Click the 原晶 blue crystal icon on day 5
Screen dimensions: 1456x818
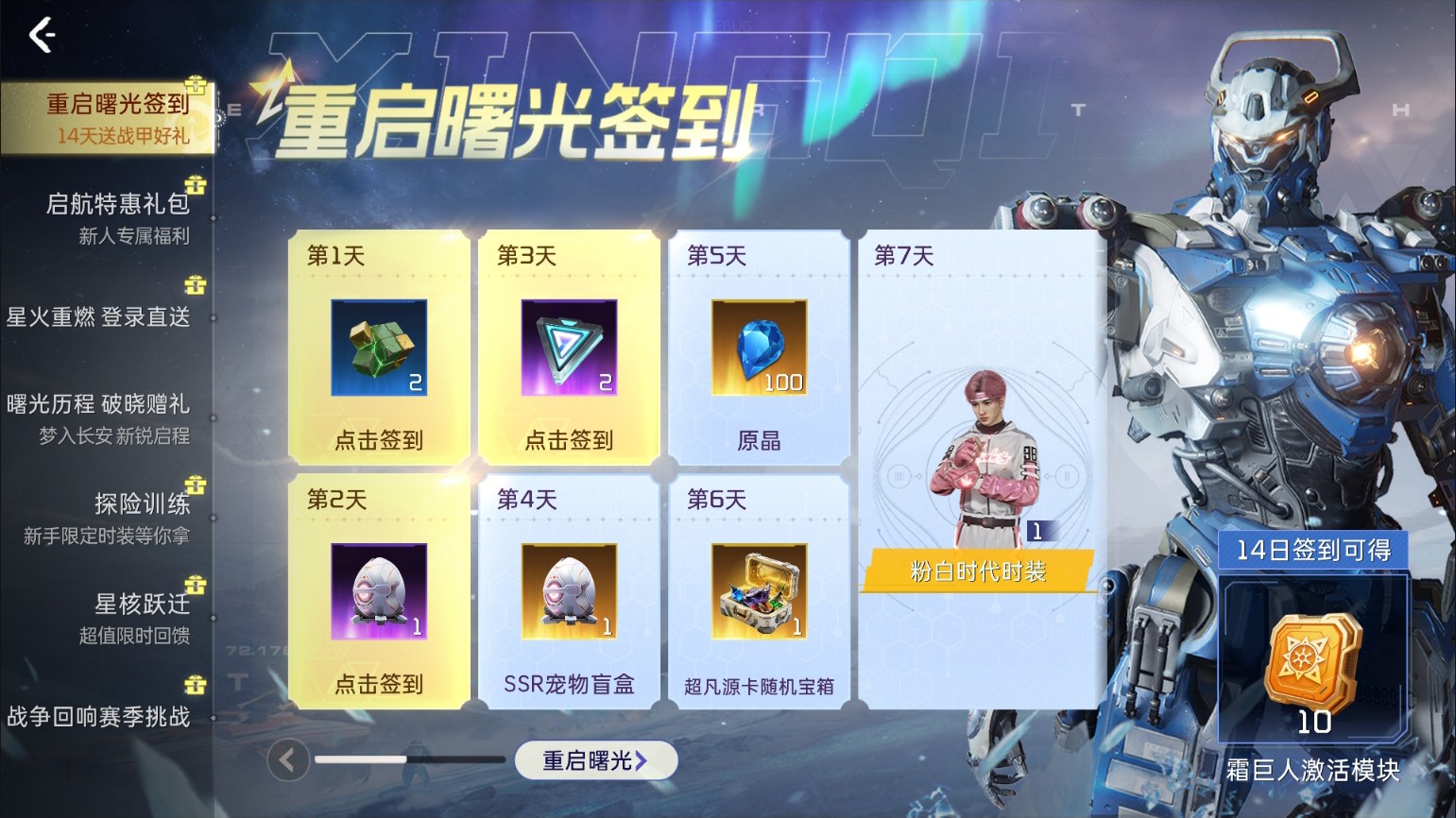click(x=759, y=349)
